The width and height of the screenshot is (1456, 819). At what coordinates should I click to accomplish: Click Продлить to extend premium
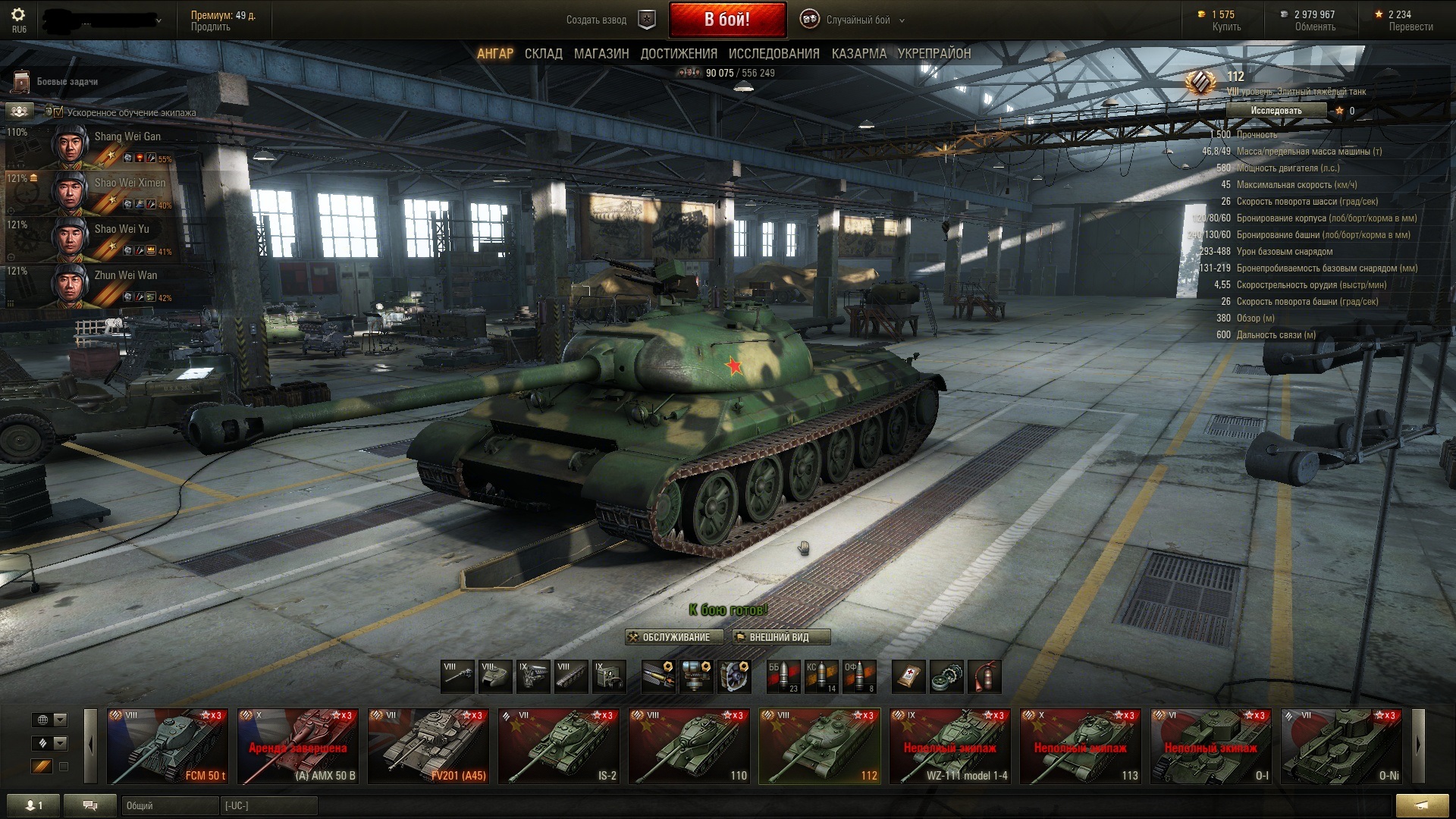coord(210,27)
